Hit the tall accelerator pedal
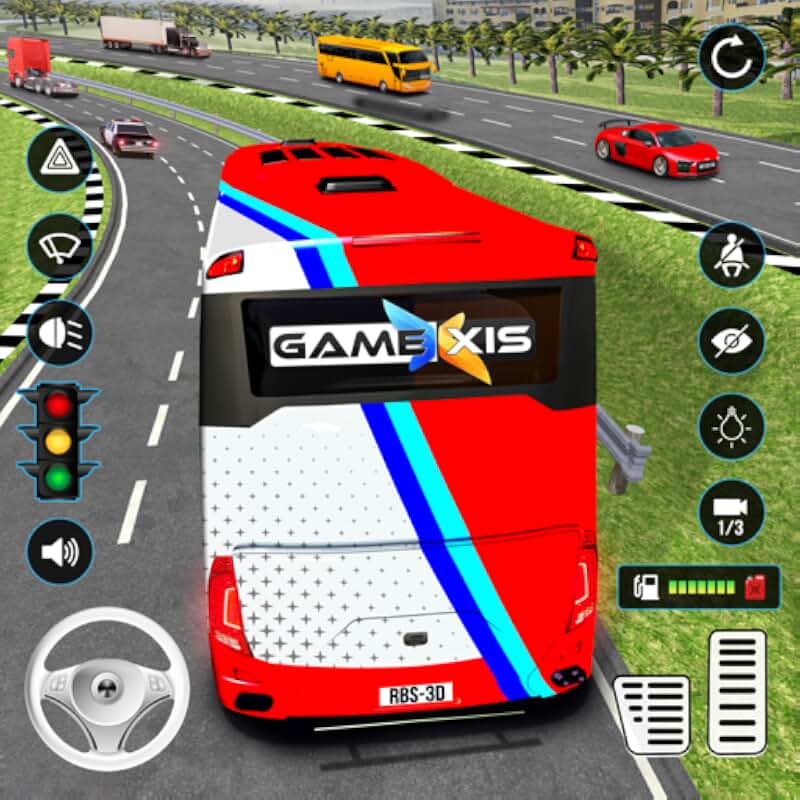This screenshot has height=800, width=800. tap(737, 691)
